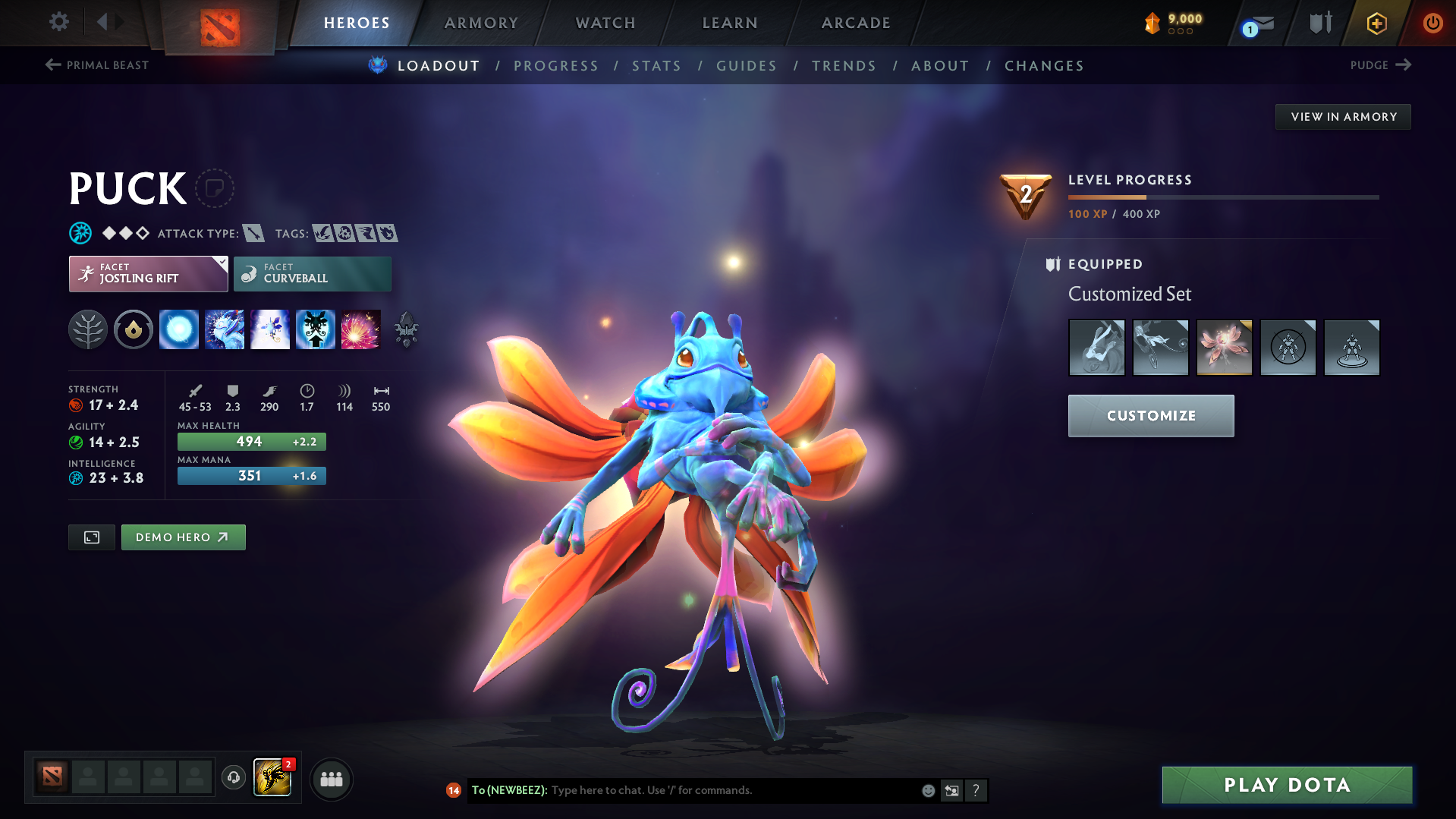This screenshot has width=1456, height=819.
Task: Open the emoticon picker in chat
Action: (x=928, y=790)
